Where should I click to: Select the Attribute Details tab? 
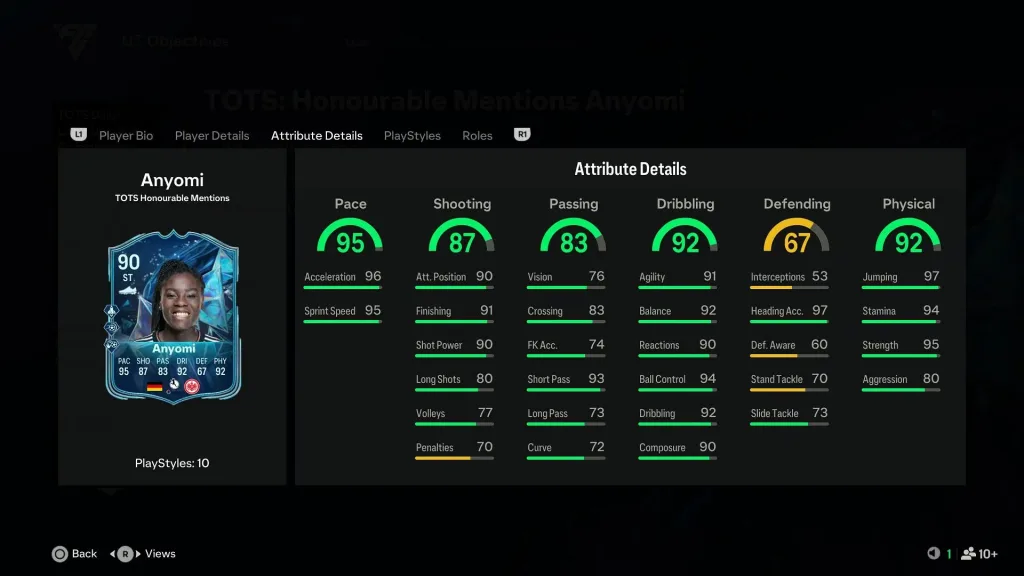(316, 135)
